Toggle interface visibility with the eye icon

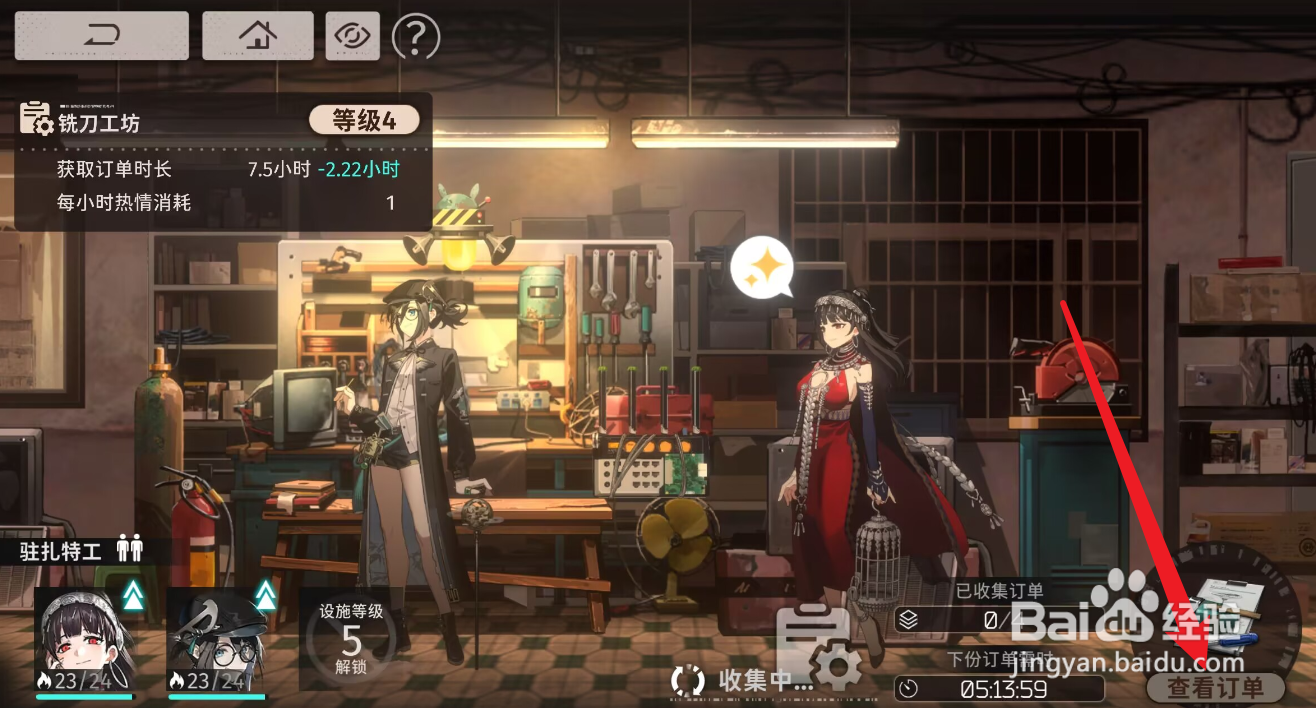[352, 36]
